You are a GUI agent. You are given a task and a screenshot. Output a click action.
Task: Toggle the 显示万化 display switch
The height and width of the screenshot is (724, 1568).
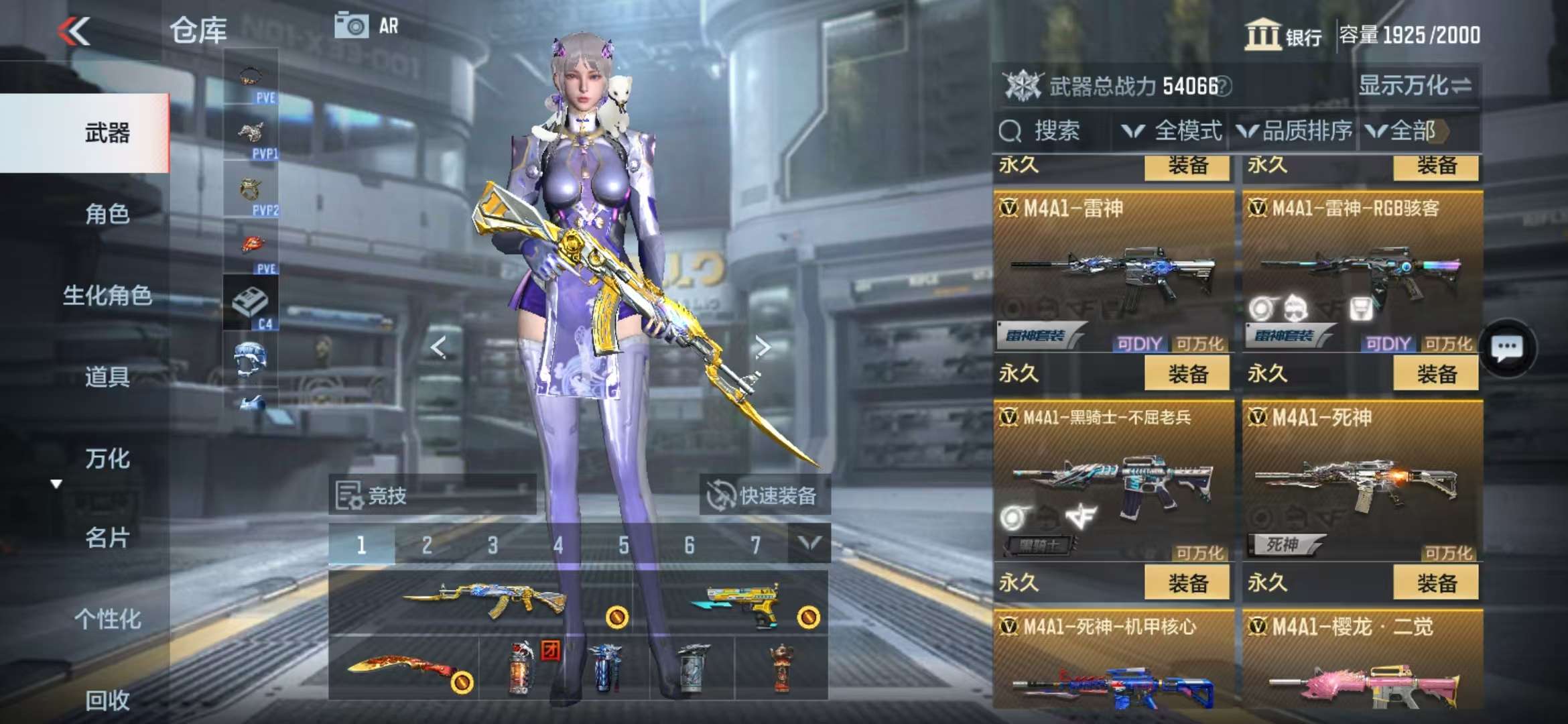pyautogui.click(x=1414, y=86)
